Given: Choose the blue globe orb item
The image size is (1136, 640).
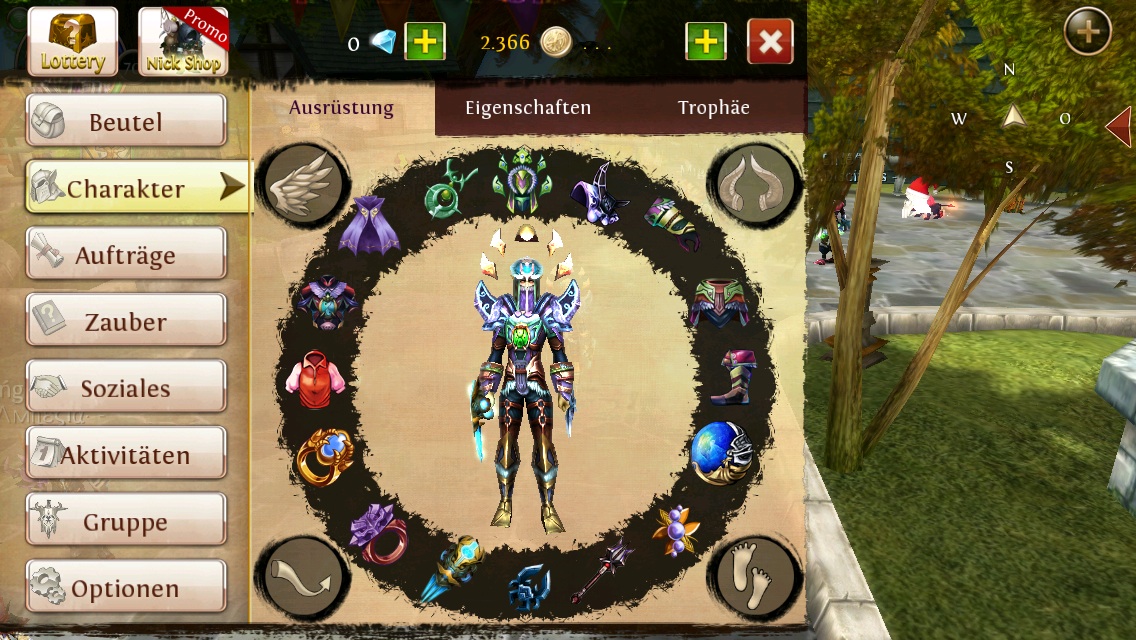Looking at the screenshot, I should click(720, 452).
